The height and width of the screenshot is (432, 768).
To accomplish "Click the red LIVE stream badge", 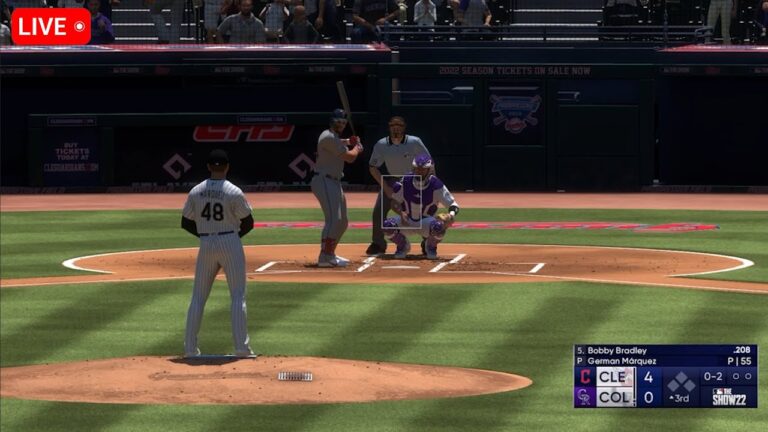I will tap(51, 27).
